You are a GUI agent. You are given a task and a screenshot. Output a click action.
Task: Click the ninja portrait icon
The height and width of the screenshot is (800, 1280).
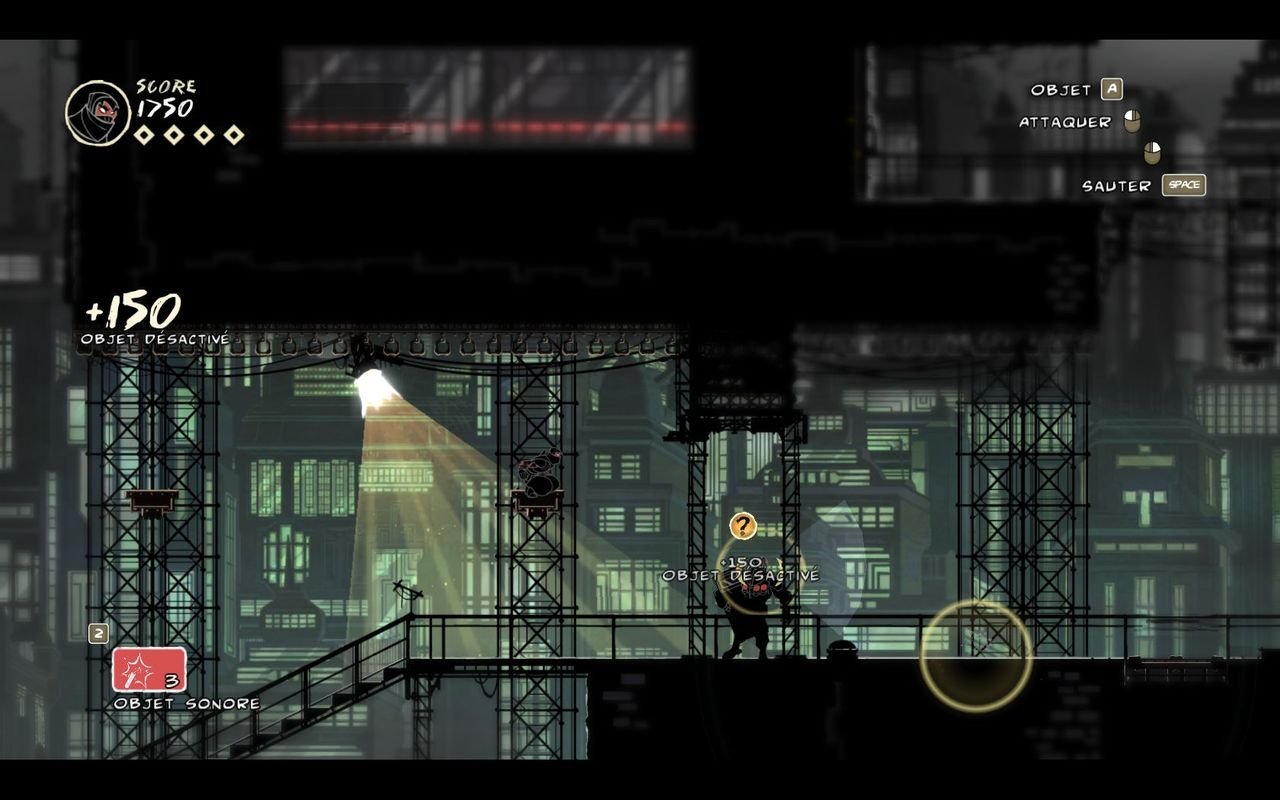(98, 113)
